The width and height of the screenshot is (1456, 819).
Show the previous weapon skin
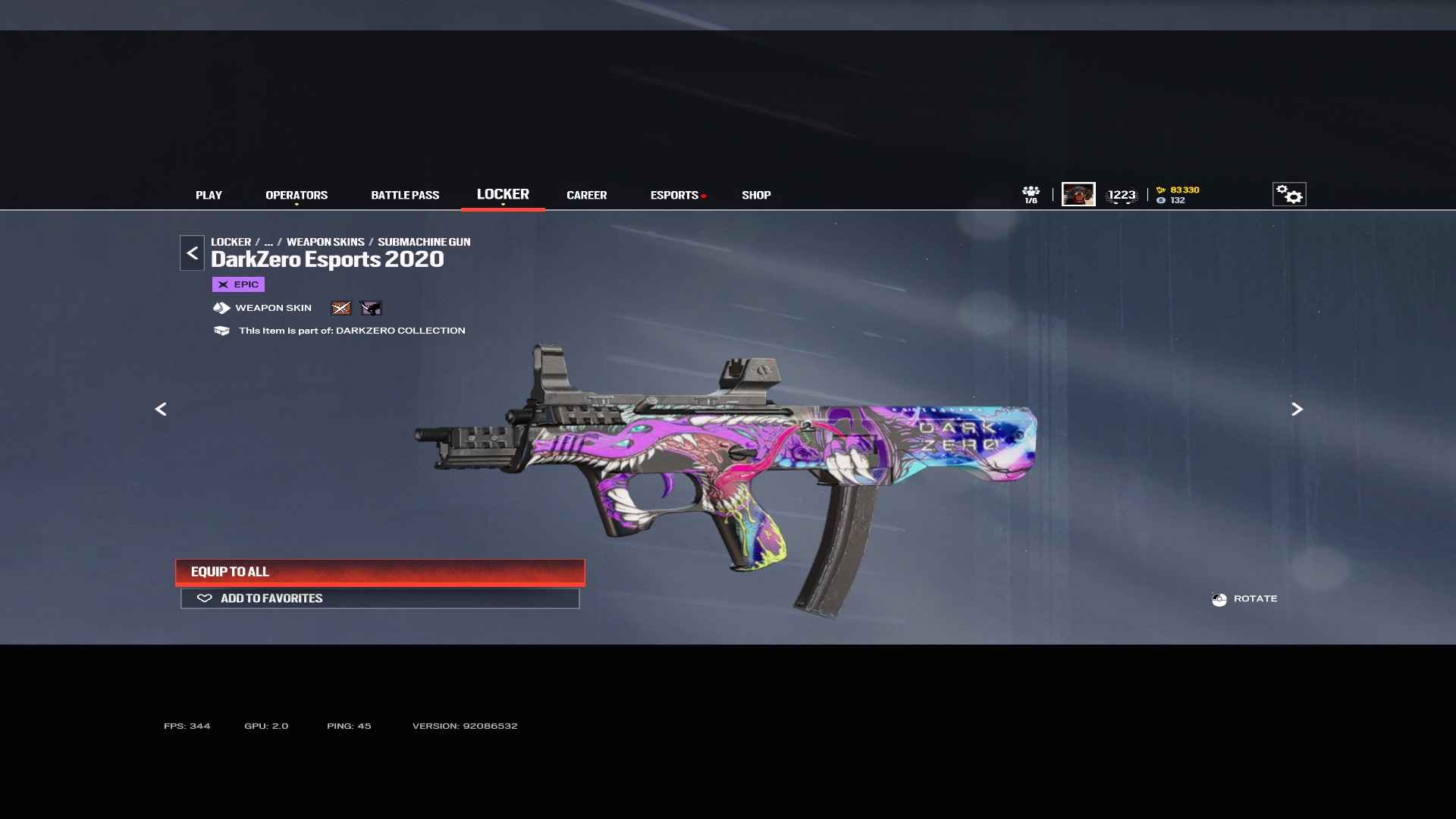coord(161,409)
